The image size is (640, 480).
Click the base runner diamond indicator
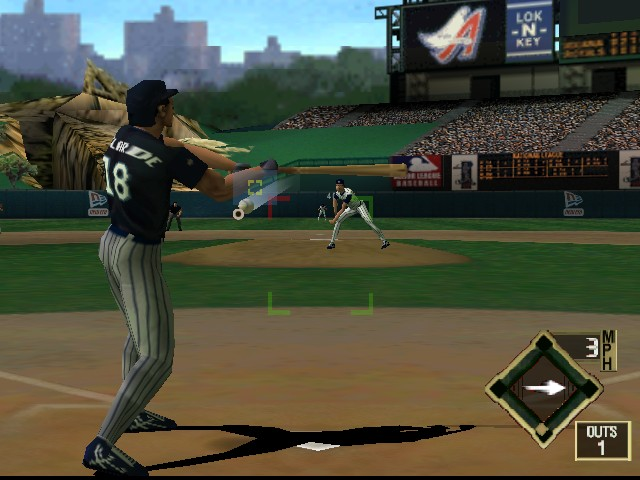click(543, 388)
